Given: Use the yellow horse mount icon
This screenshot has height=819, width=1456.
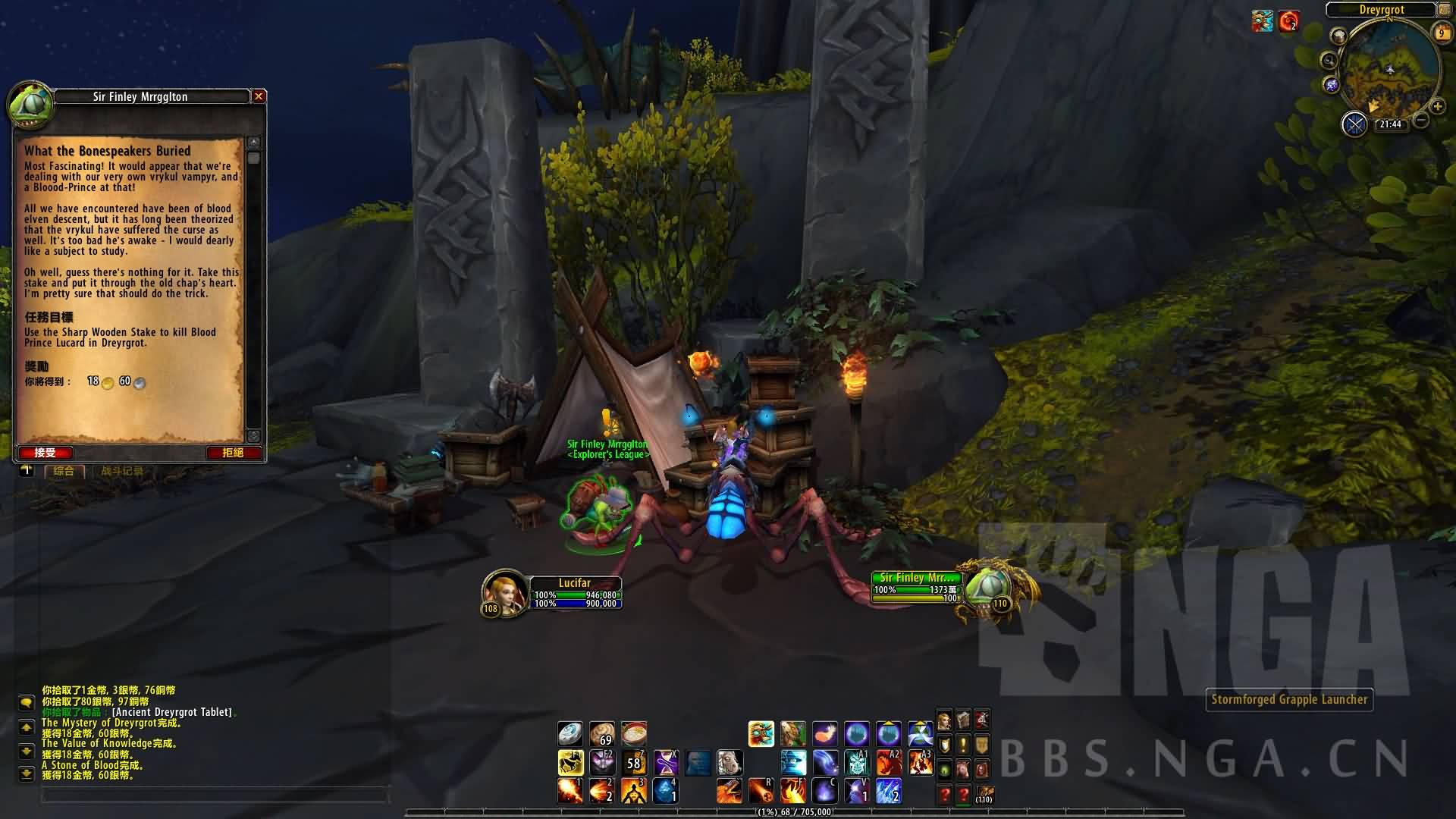Looking at the screenshot, I should click(570, 761).
